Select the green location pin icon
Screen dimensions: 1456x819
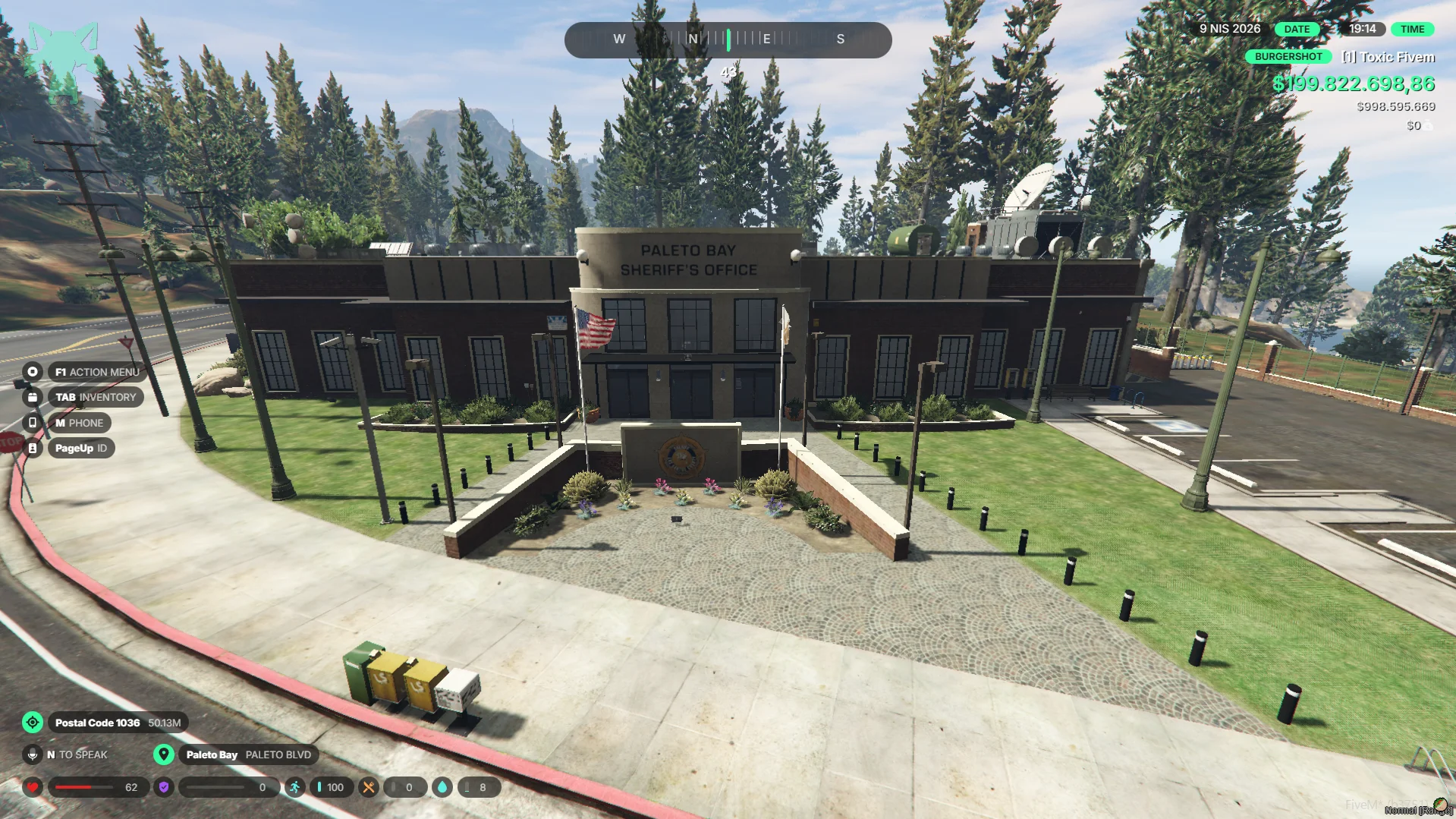pyautogui.click(x=163, y=754)
